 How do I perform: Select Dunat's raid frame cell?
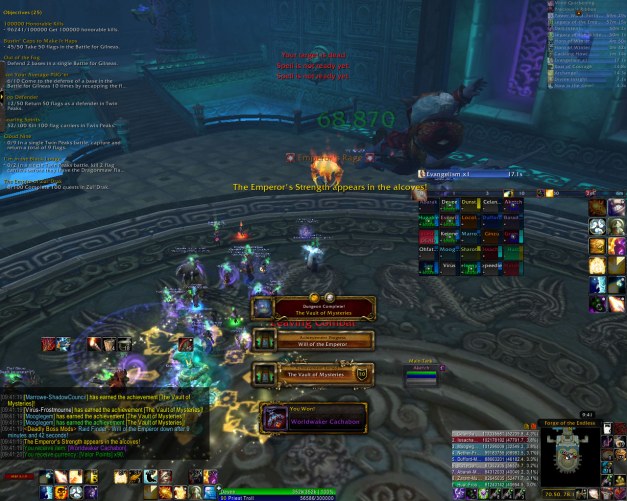point(472,201)
